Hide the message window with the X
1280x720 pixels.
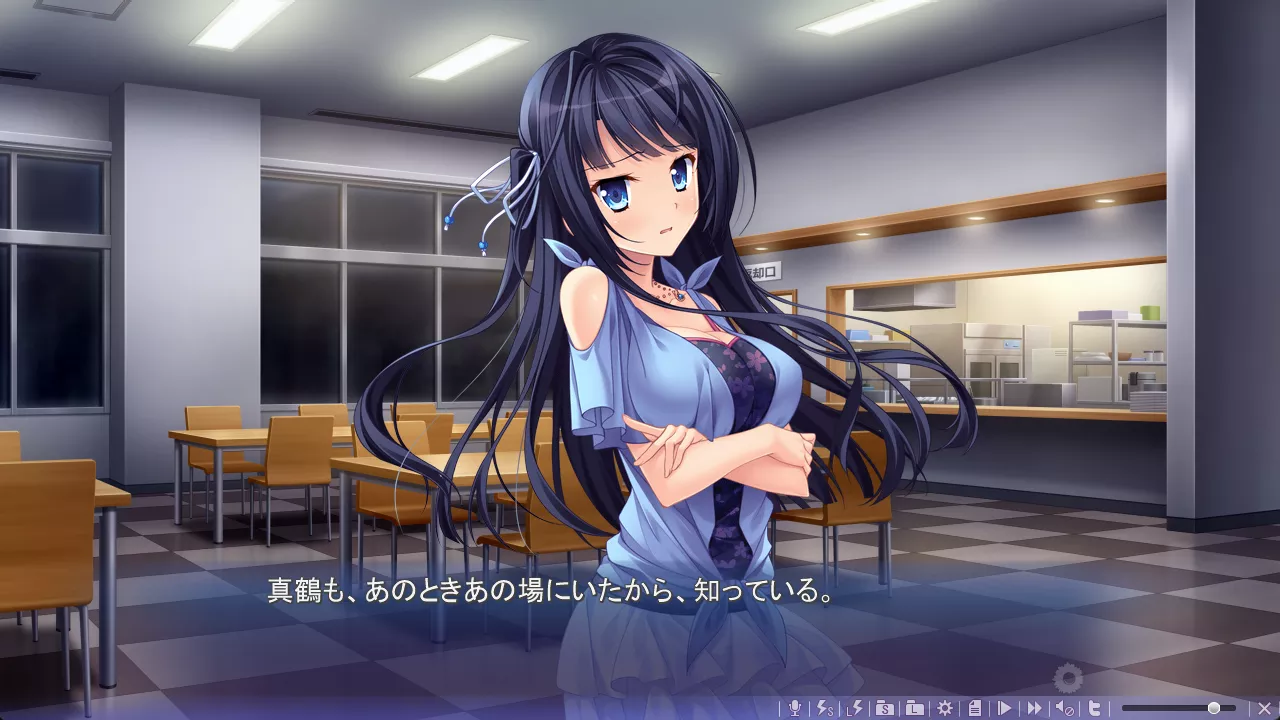1263,708
